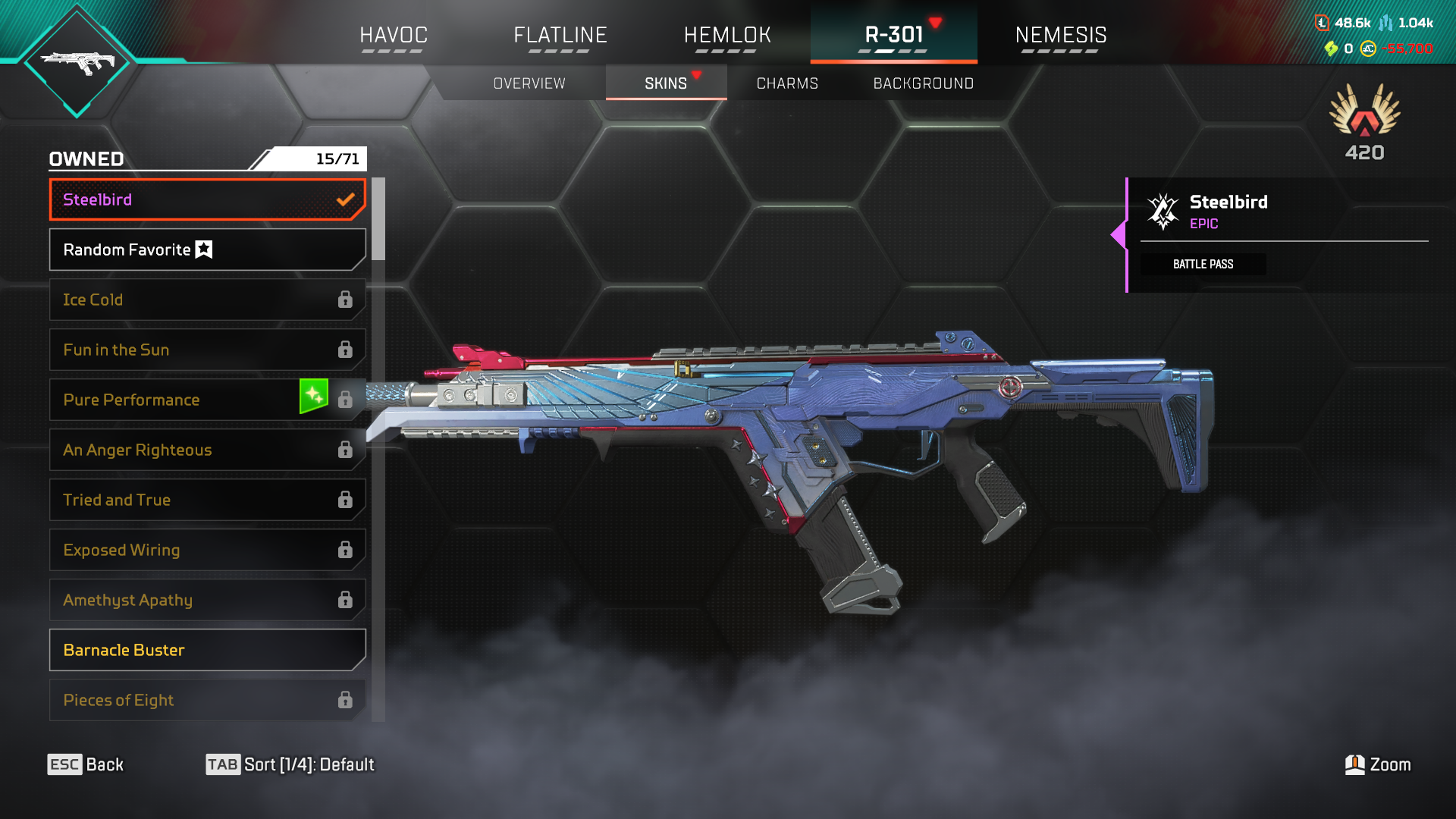The image size is (1456, 819).
Task: Show the R-301 Overview tab
Action: coord(529,83)
